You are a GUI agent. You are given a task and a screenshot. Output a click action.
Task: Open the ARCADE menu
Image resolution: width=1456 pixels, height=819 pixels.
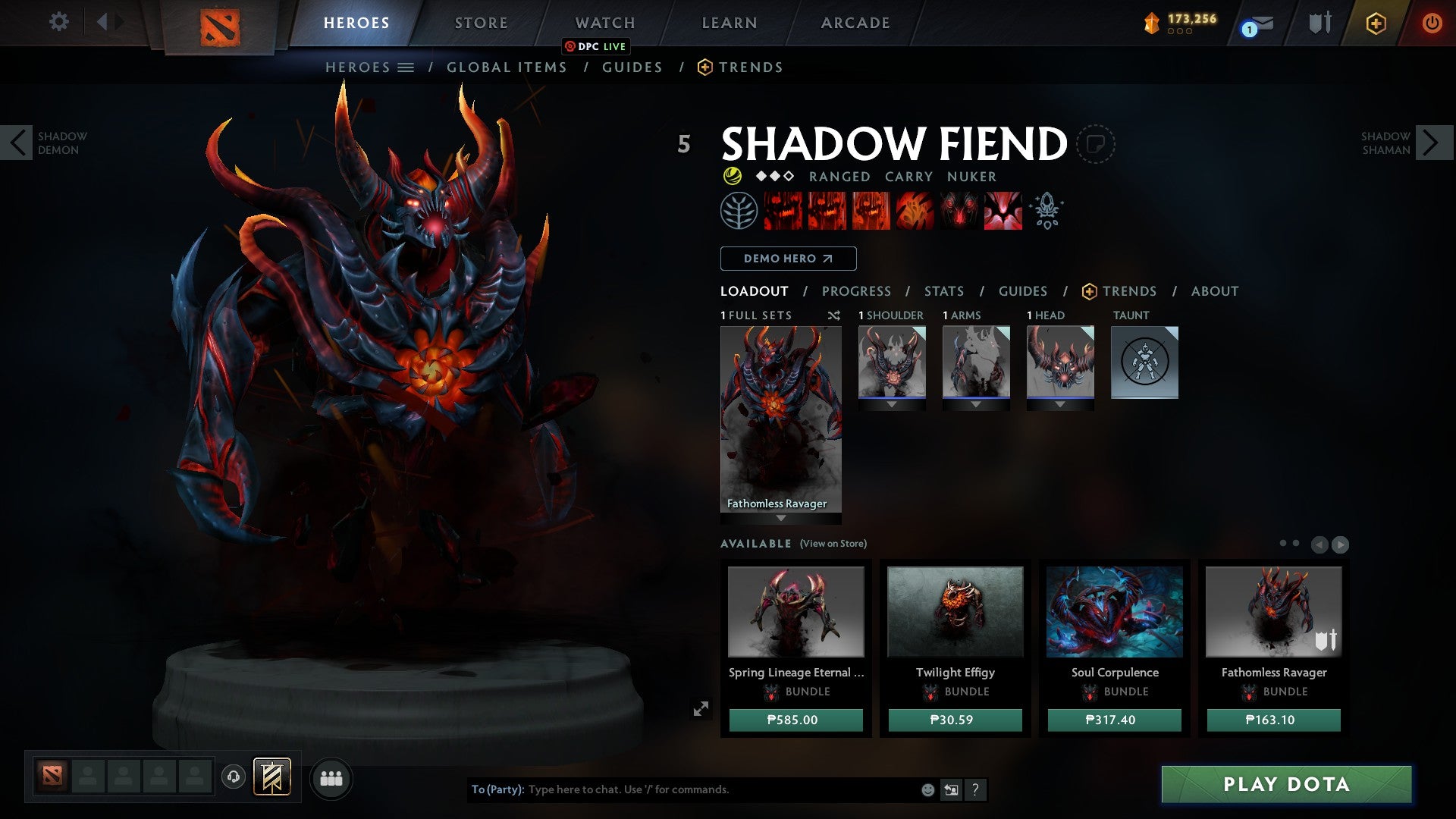click(855, 23)
